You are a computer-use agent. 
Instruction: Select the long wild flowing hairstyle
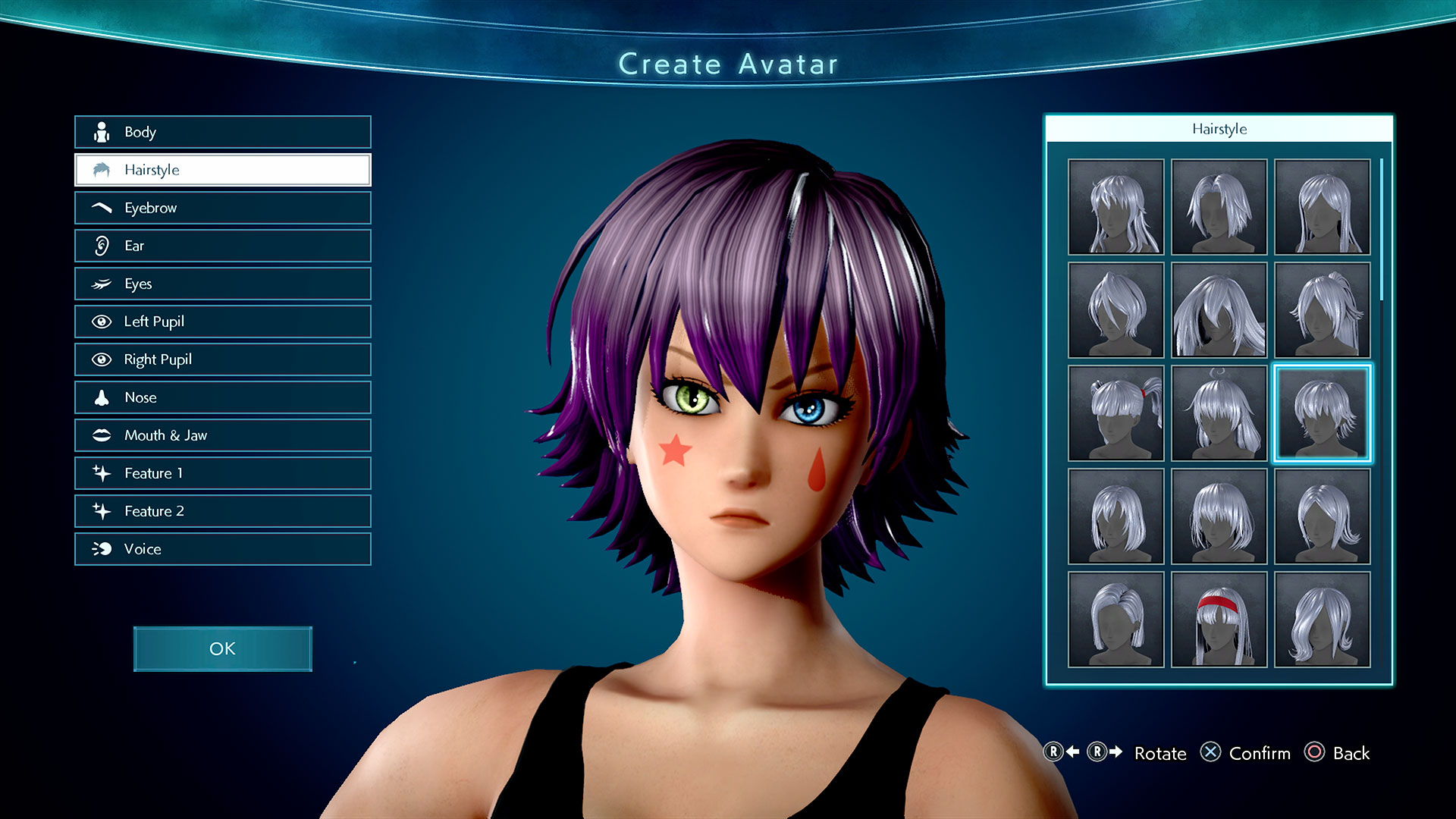pyautogui.click(x=1219, y=310)
